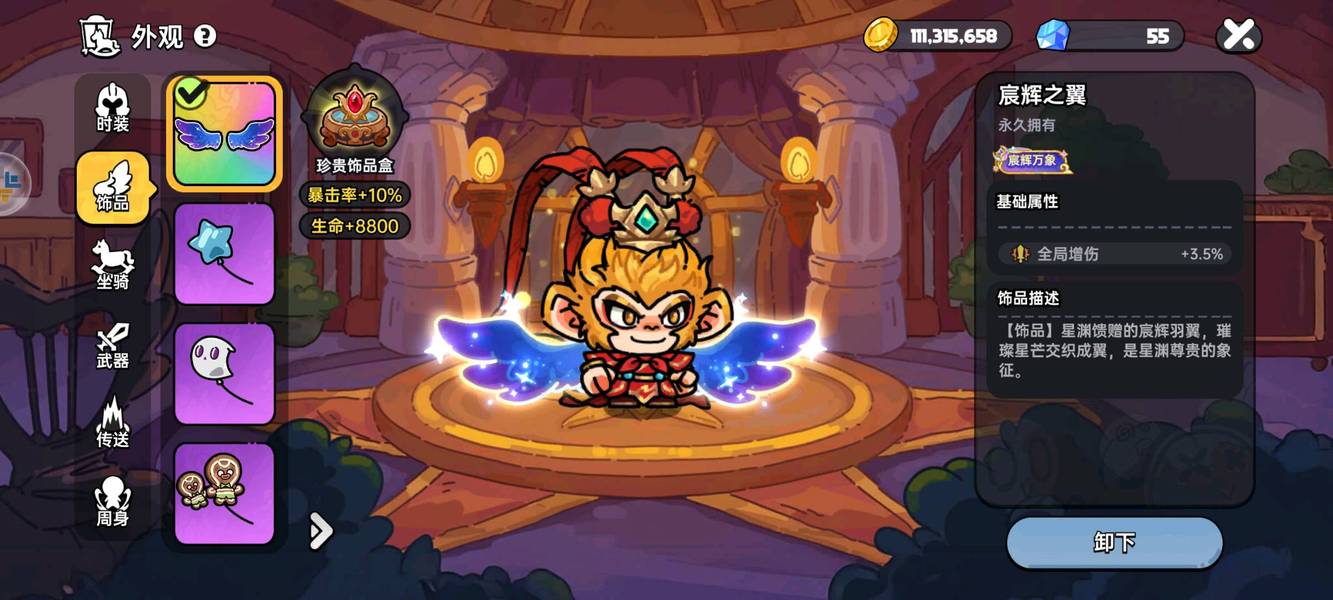Show help with the question mark icon

point(205,36)
